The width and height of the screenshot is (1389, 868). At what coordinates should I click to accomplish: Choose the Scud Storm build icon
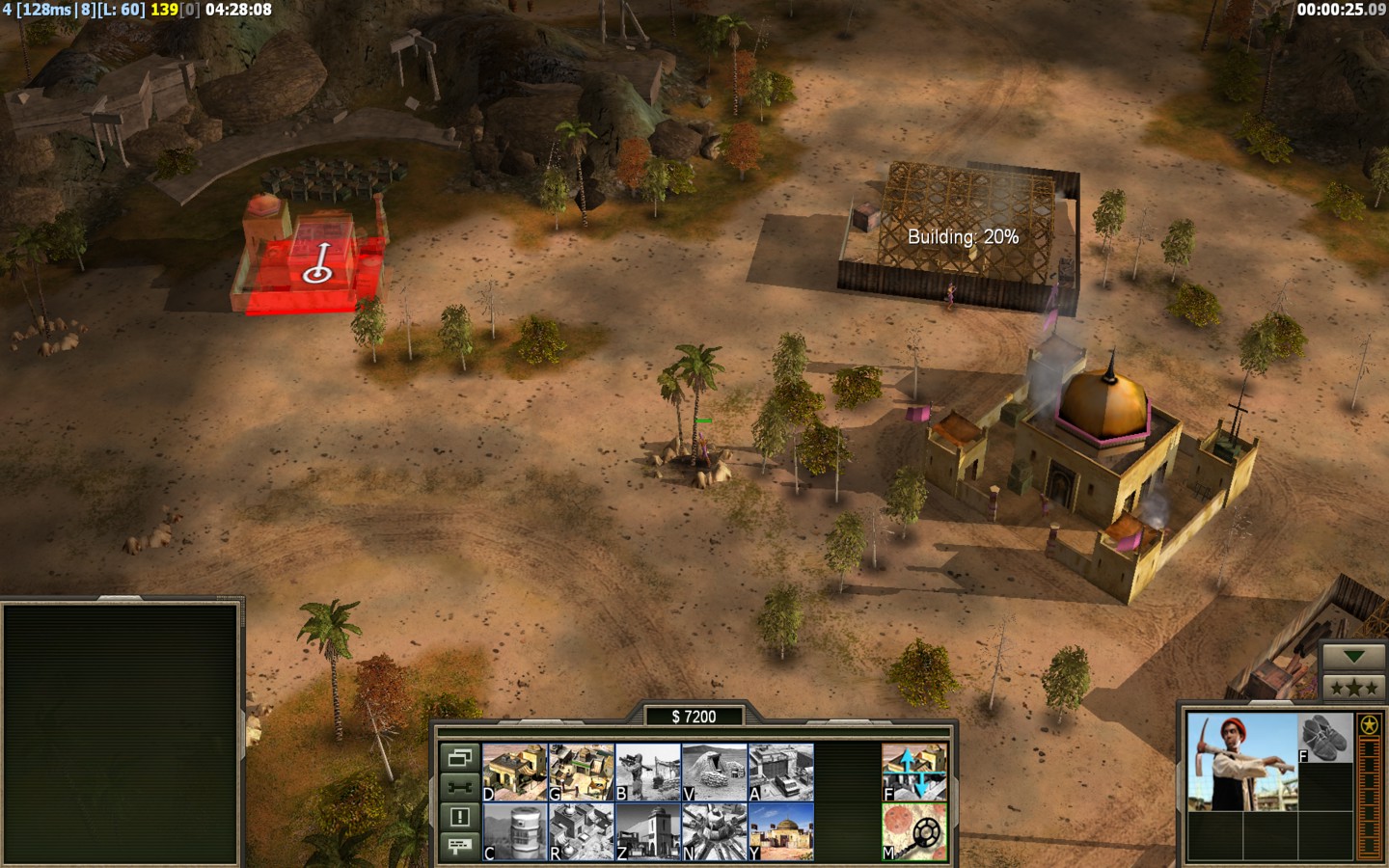[715, 831]
